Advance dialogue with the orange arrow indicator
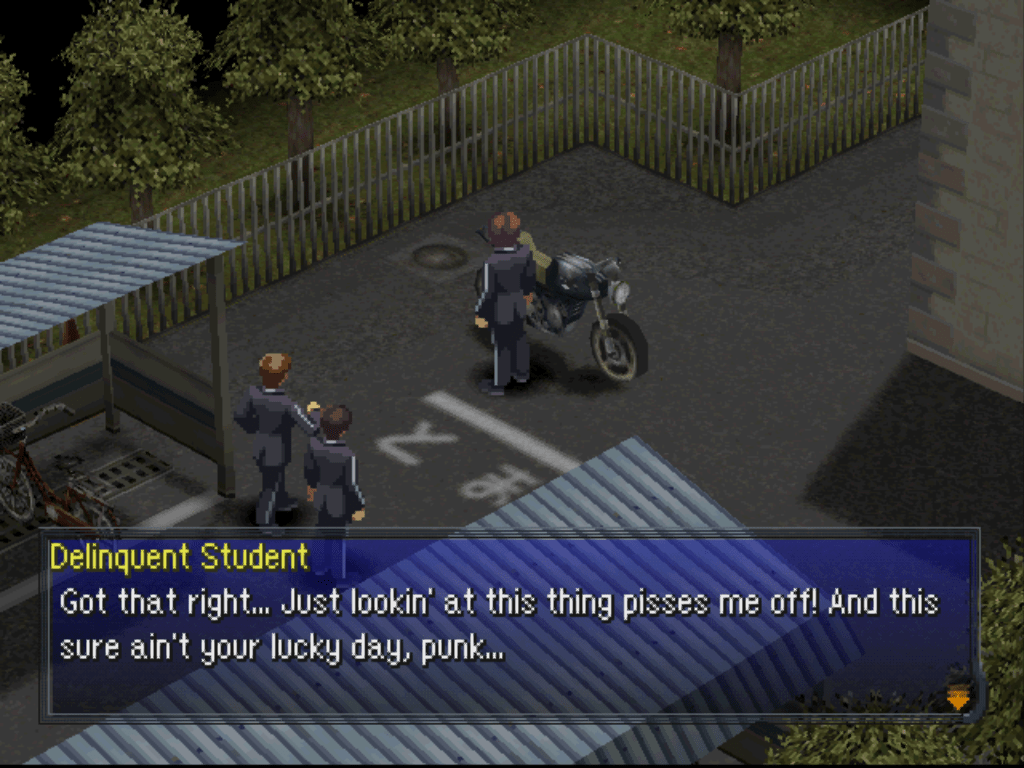Viewport: 1024px width, 768px height. [958, 696]
